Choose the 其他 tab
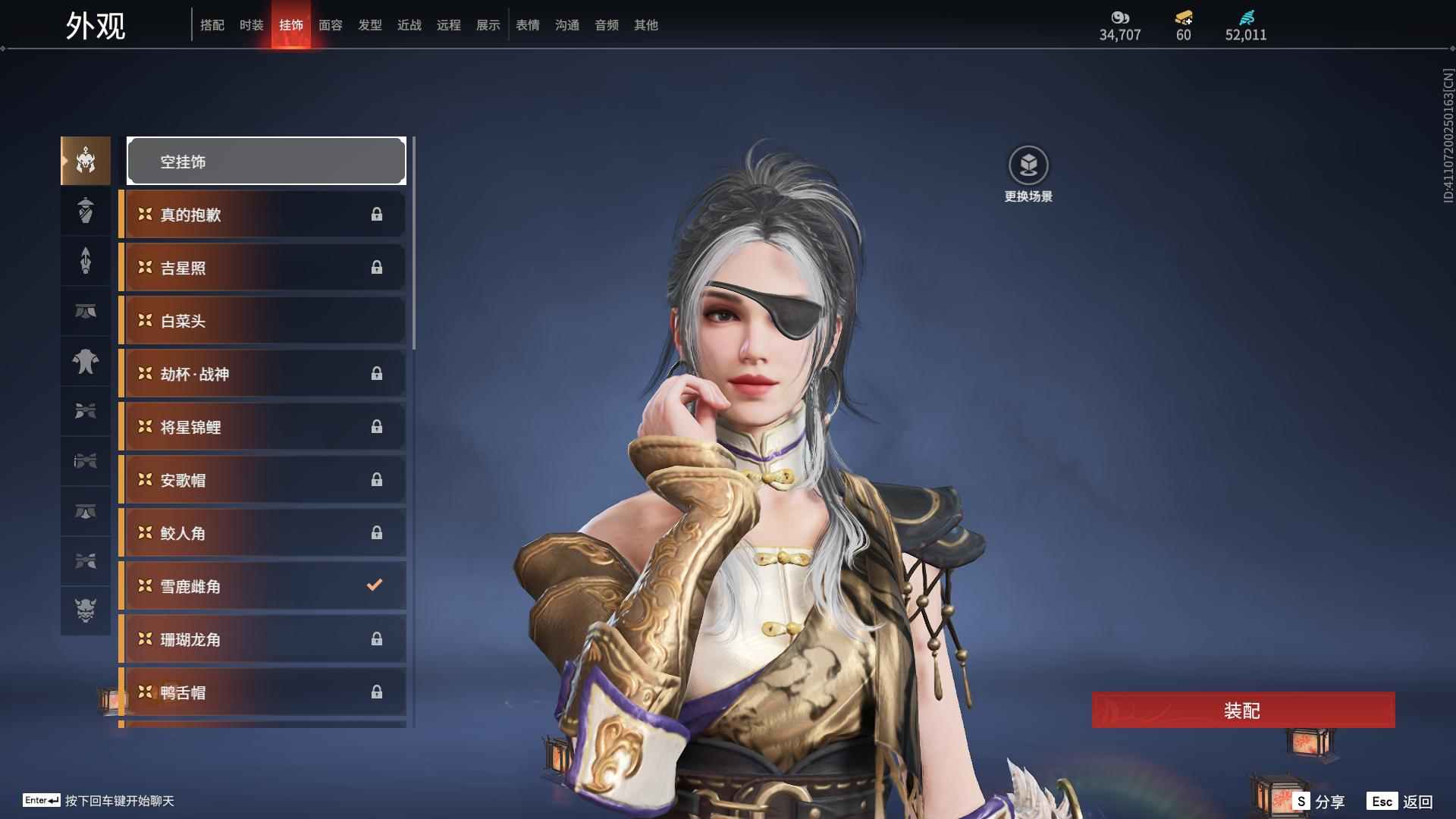This screenshot has height=819, width=1456. 645,25
